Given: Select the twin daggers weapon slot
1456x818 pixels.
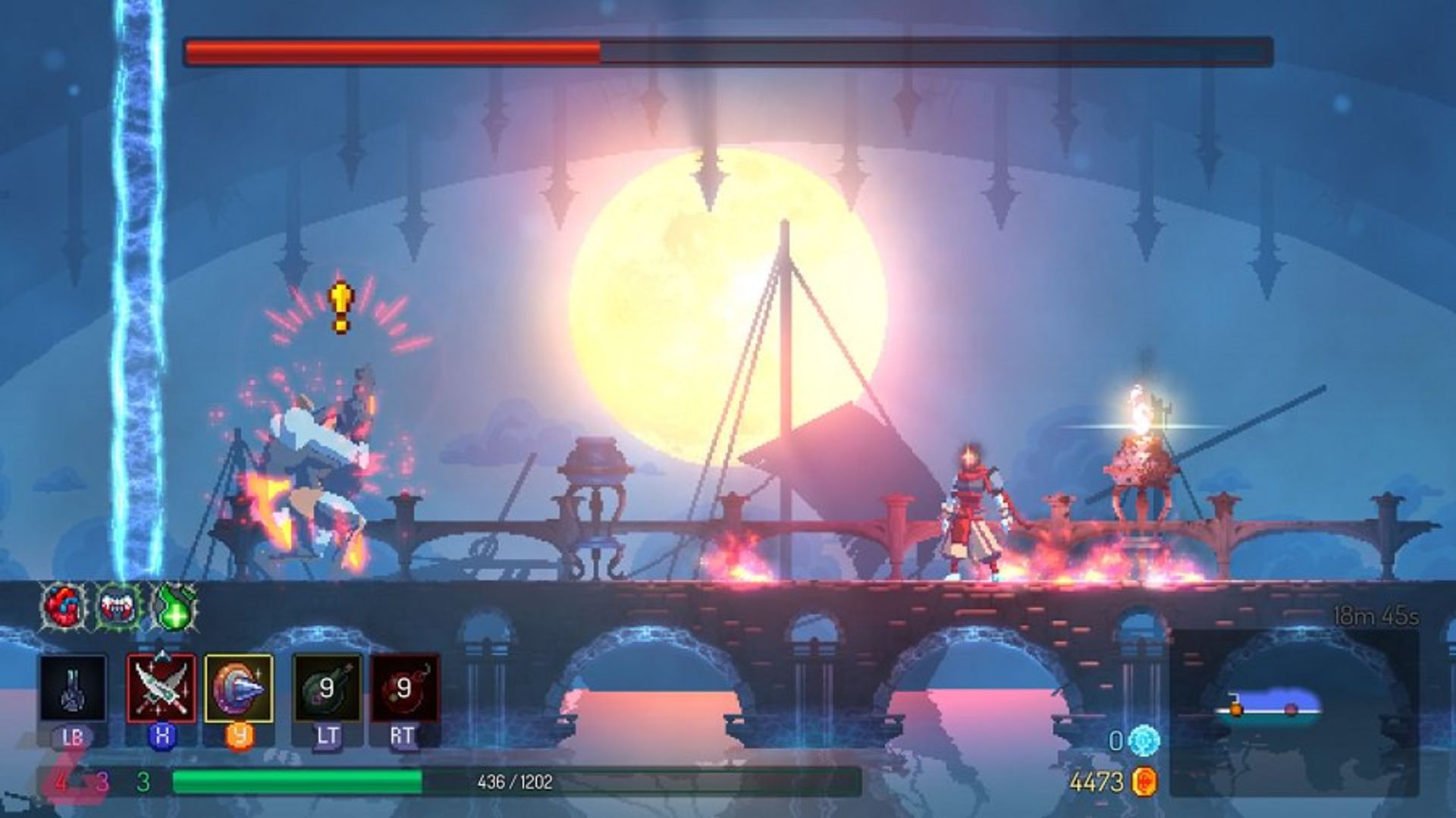Looking at the screenshot, I should point(162,688).
